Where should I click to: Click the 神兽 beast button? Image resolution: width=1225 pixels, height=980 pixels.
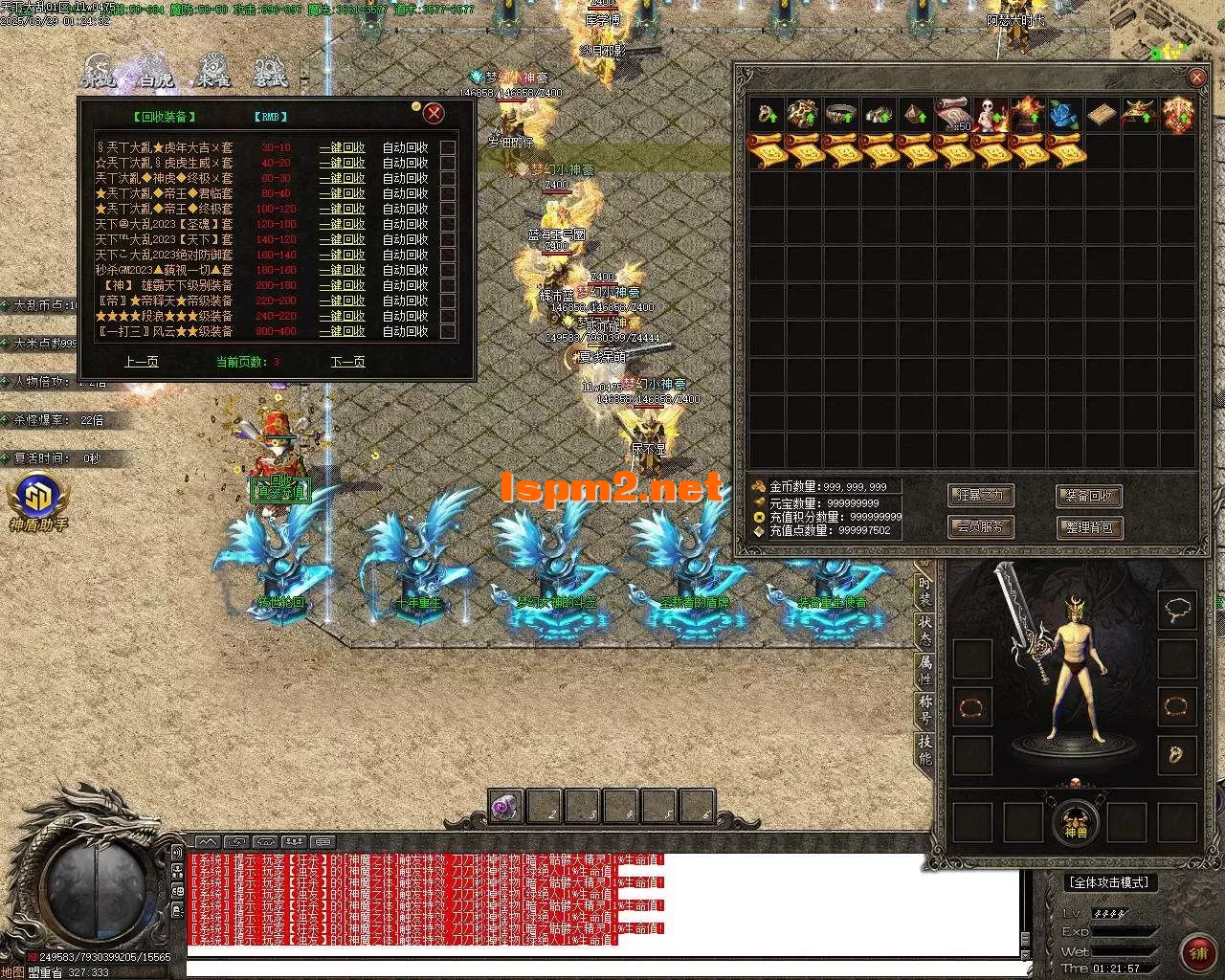pos(1076,823)
